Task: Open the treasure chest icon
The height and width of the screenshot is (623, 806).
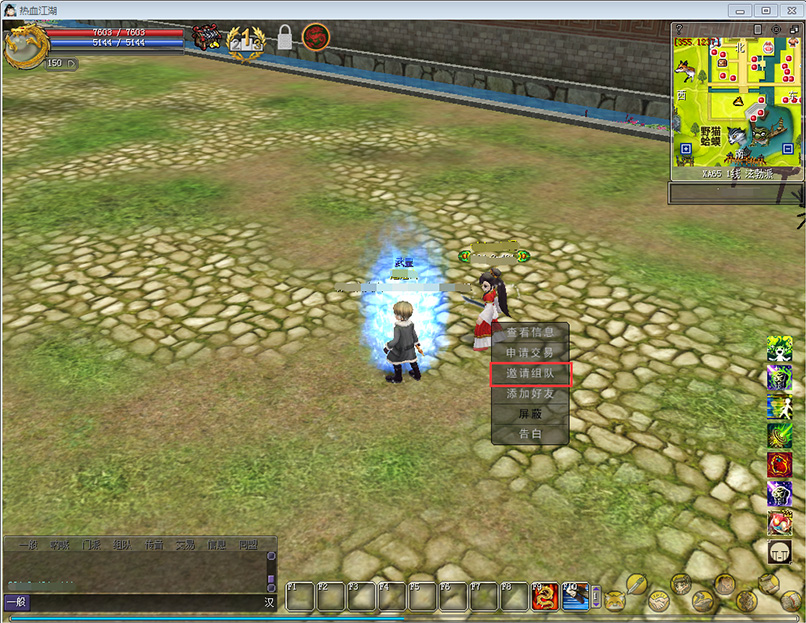Action: coord(206,38)
